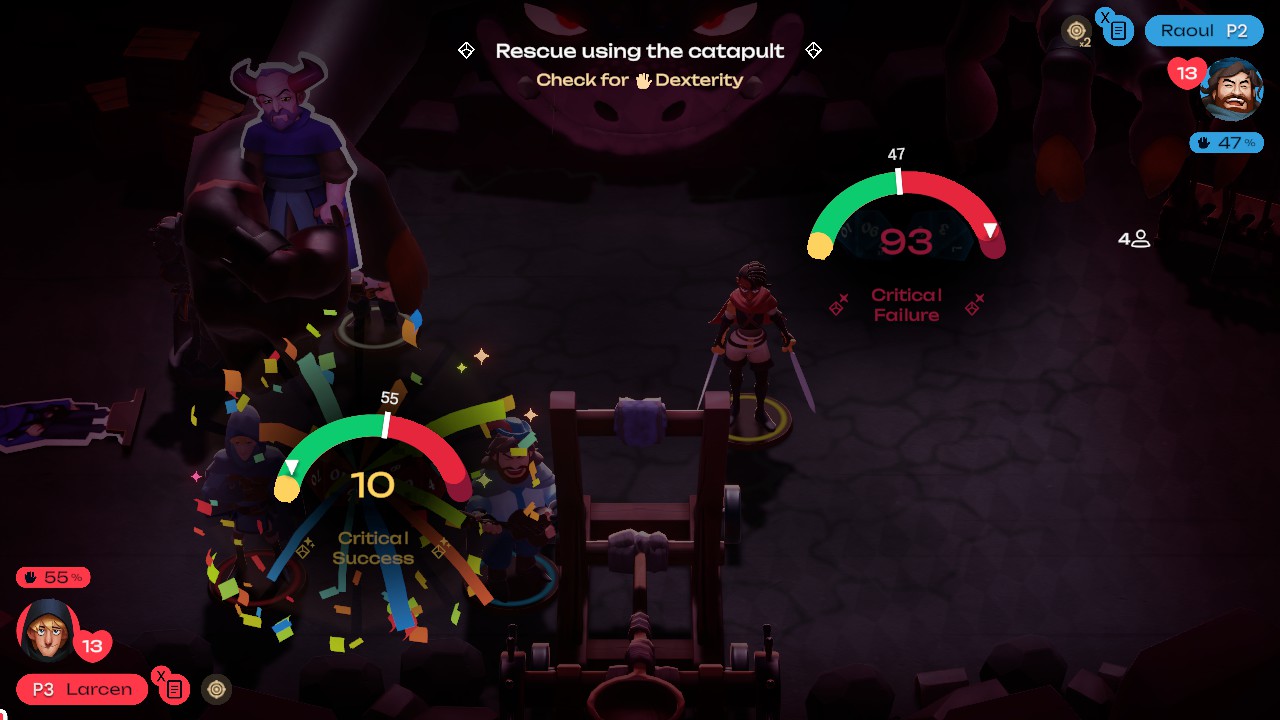
Task: Click the 4-player count icon
Action: pos(1135,239)
